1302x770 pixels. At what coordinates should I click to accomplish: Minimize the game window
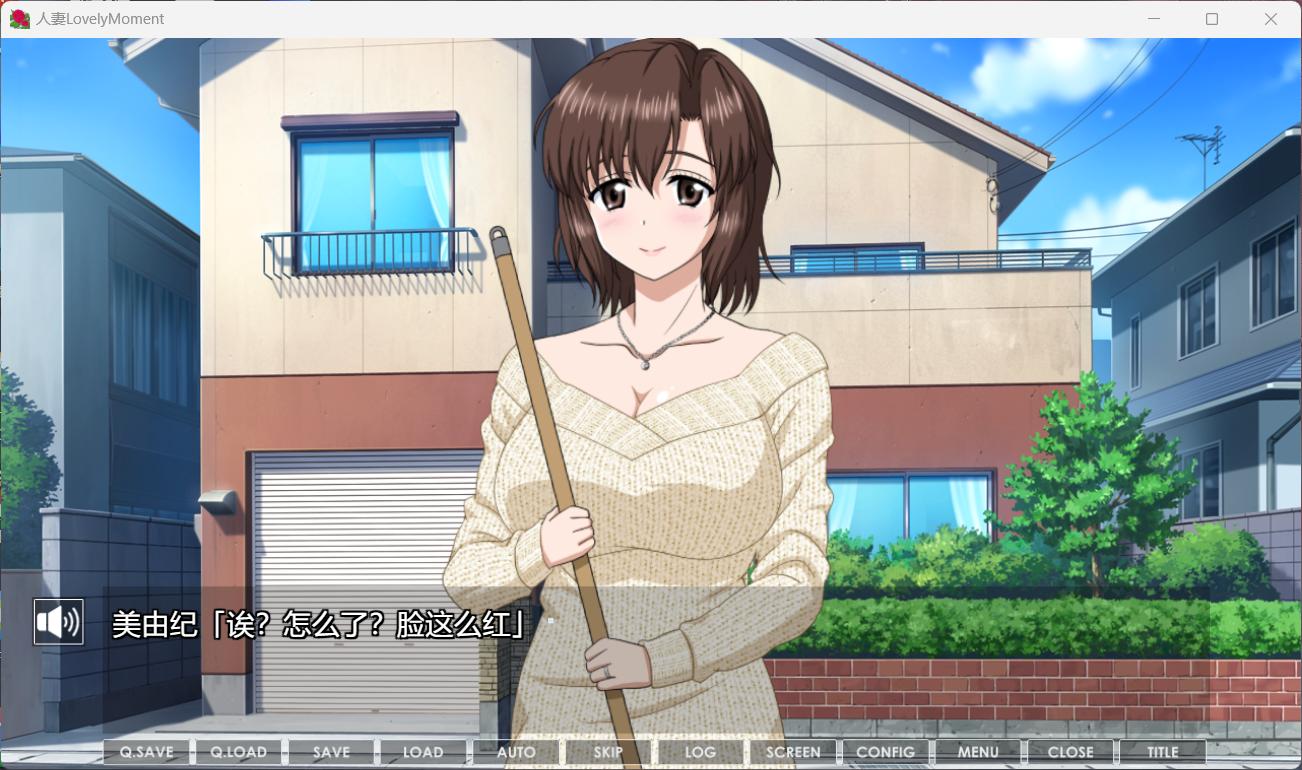[x=1154, y=19]
